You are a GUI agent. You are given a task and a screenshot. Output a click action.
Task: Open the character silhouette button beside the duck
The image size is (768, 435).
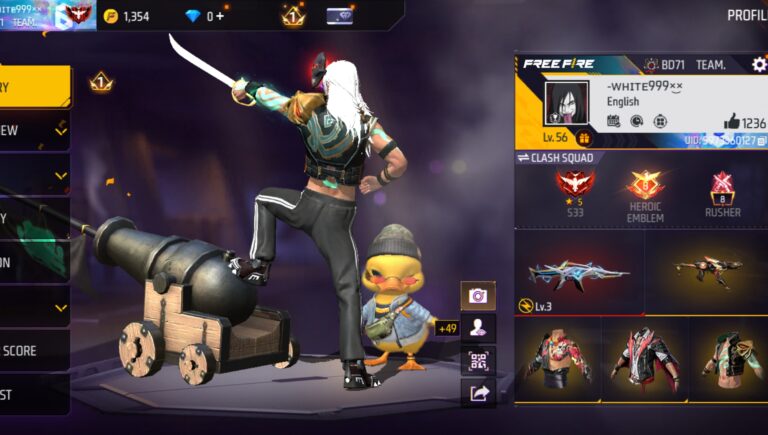[478, 328]
